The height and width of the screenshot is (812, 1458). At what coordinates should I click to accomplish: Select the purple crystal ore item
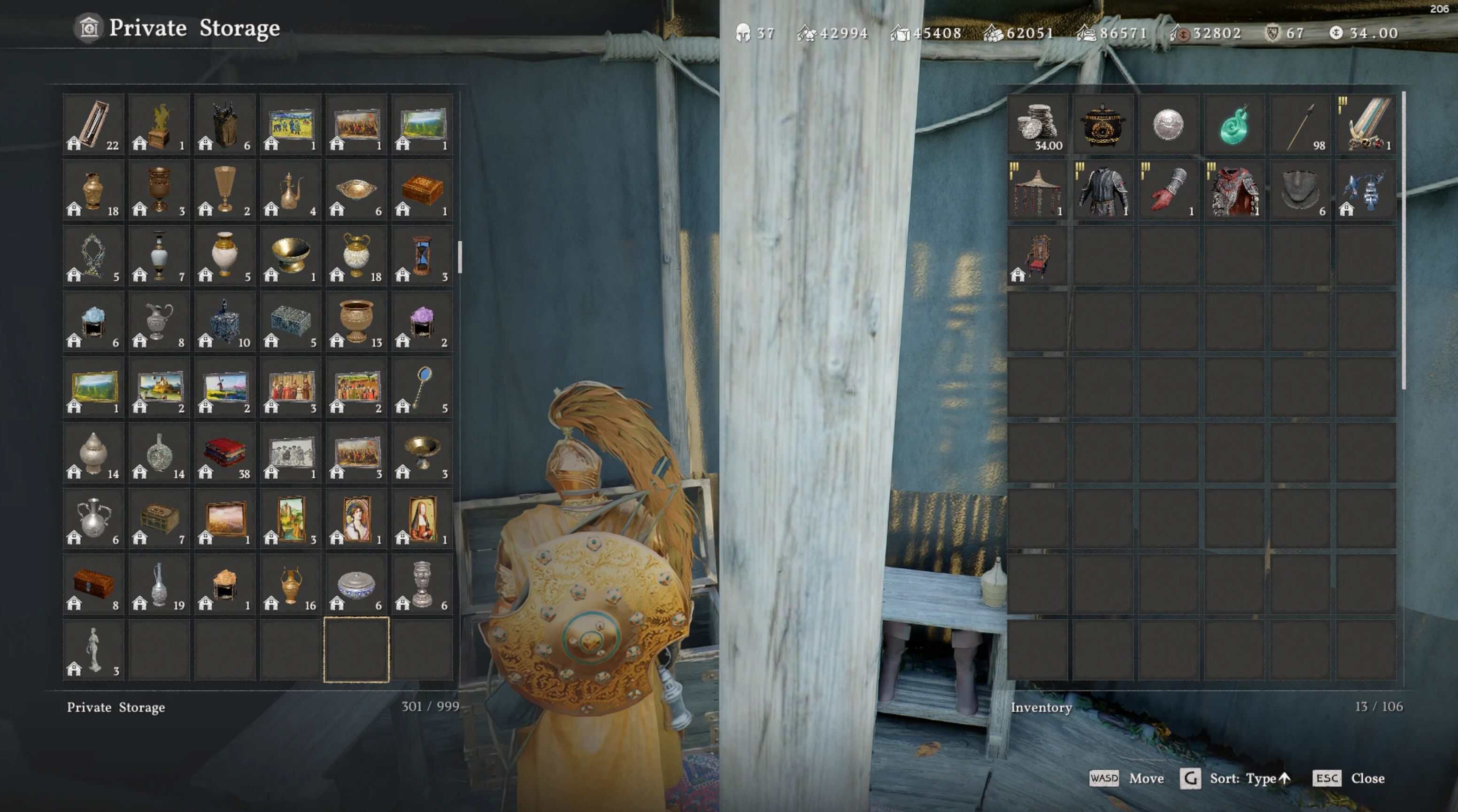tap(422, 321)
